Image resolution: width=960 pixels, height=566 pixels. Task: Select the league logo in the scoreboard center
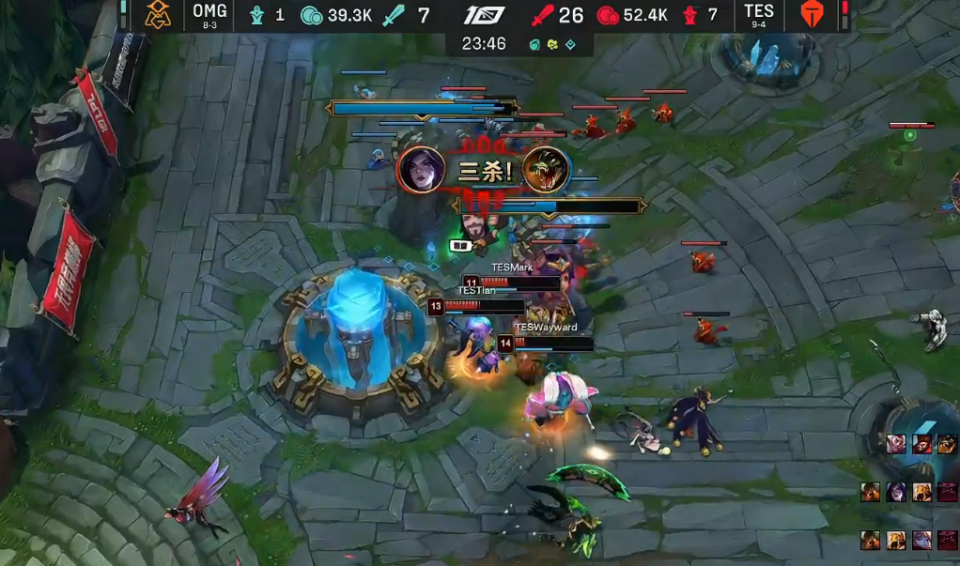pos(484,15)
